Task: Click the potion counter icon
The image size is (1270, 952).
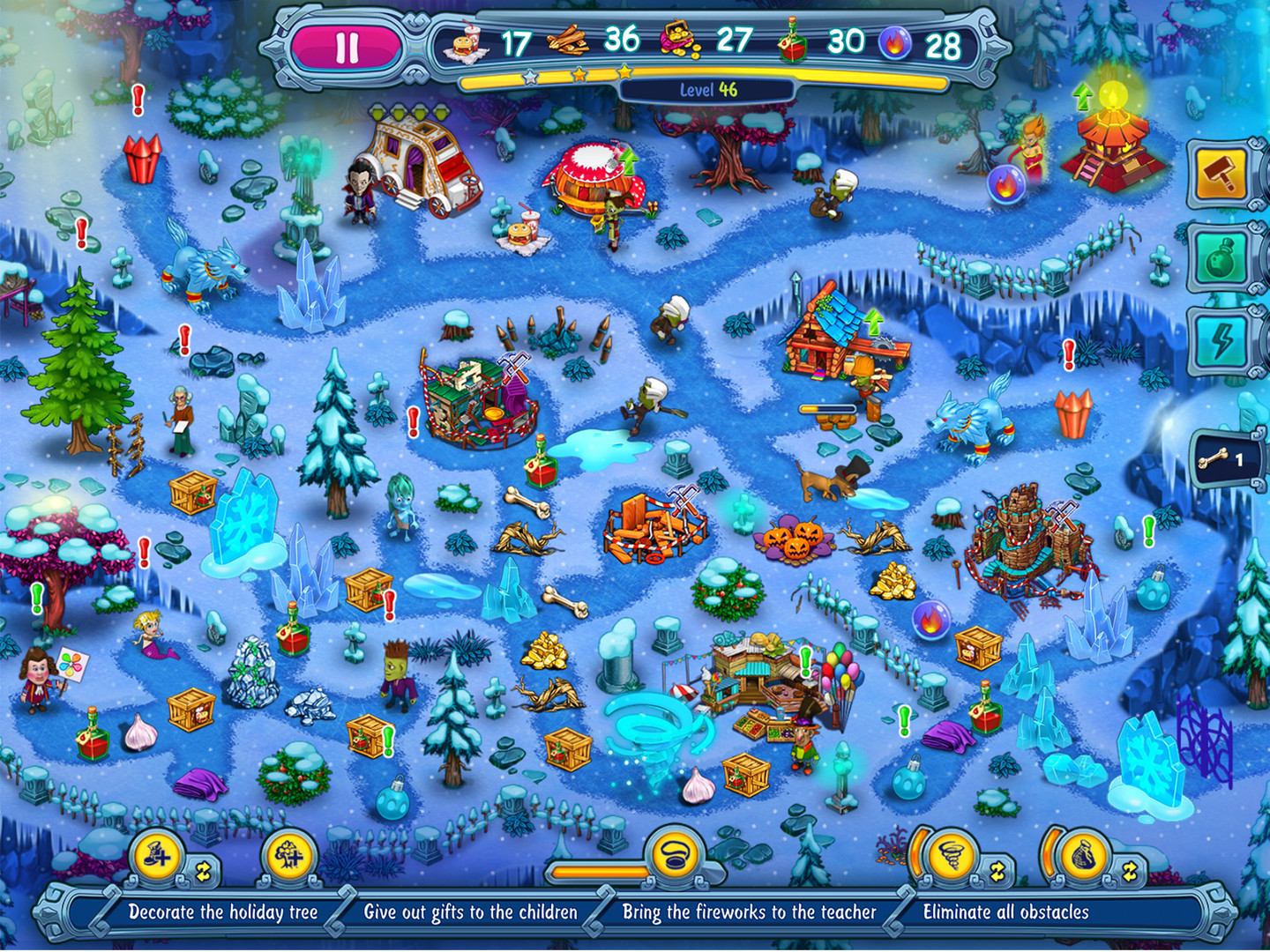Action: point(793,41)
